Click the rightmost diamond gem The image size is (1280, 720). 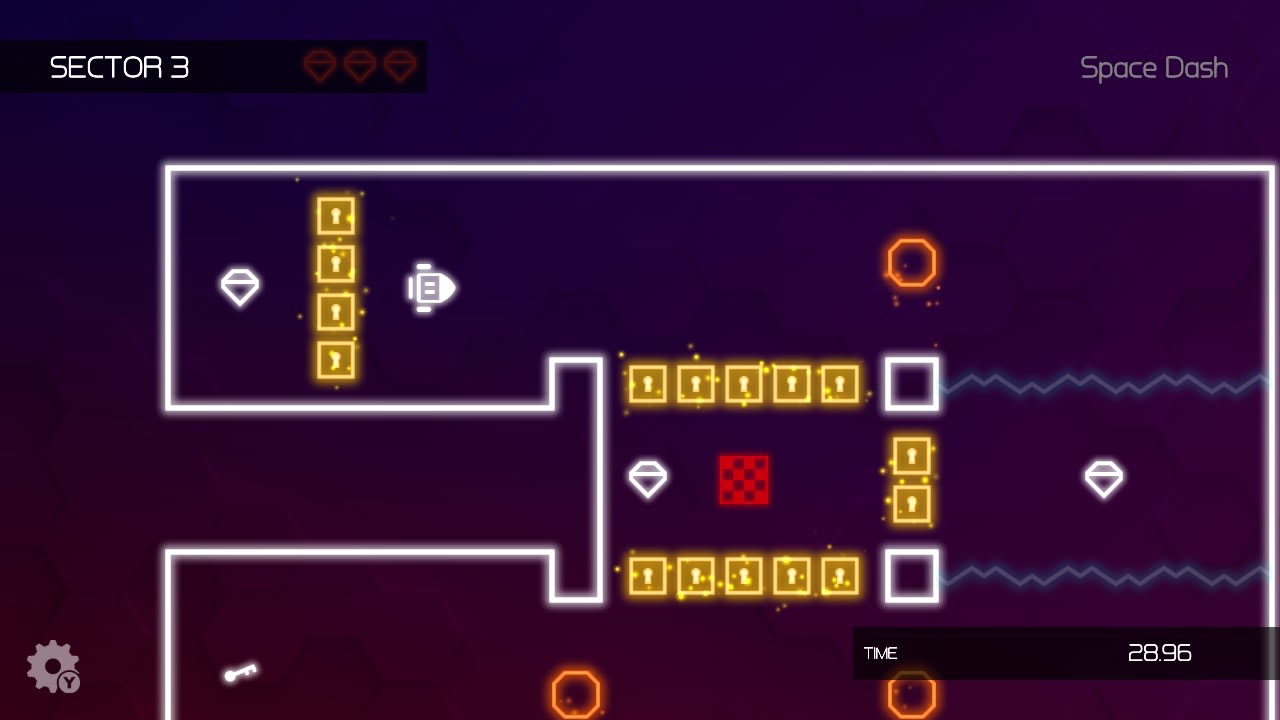click(1103, 479)
